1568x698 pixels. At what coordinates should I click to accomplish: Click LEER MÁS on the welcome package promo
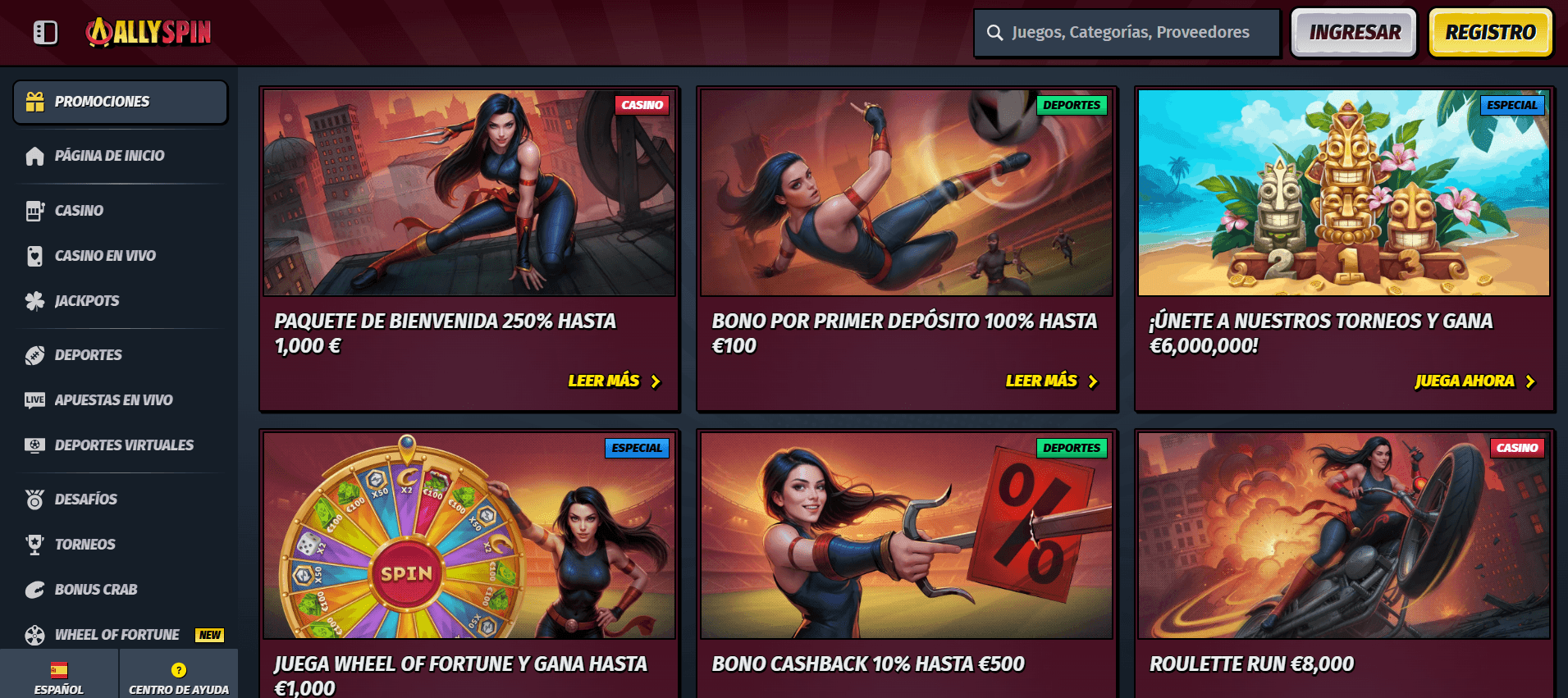coord(614,381)
